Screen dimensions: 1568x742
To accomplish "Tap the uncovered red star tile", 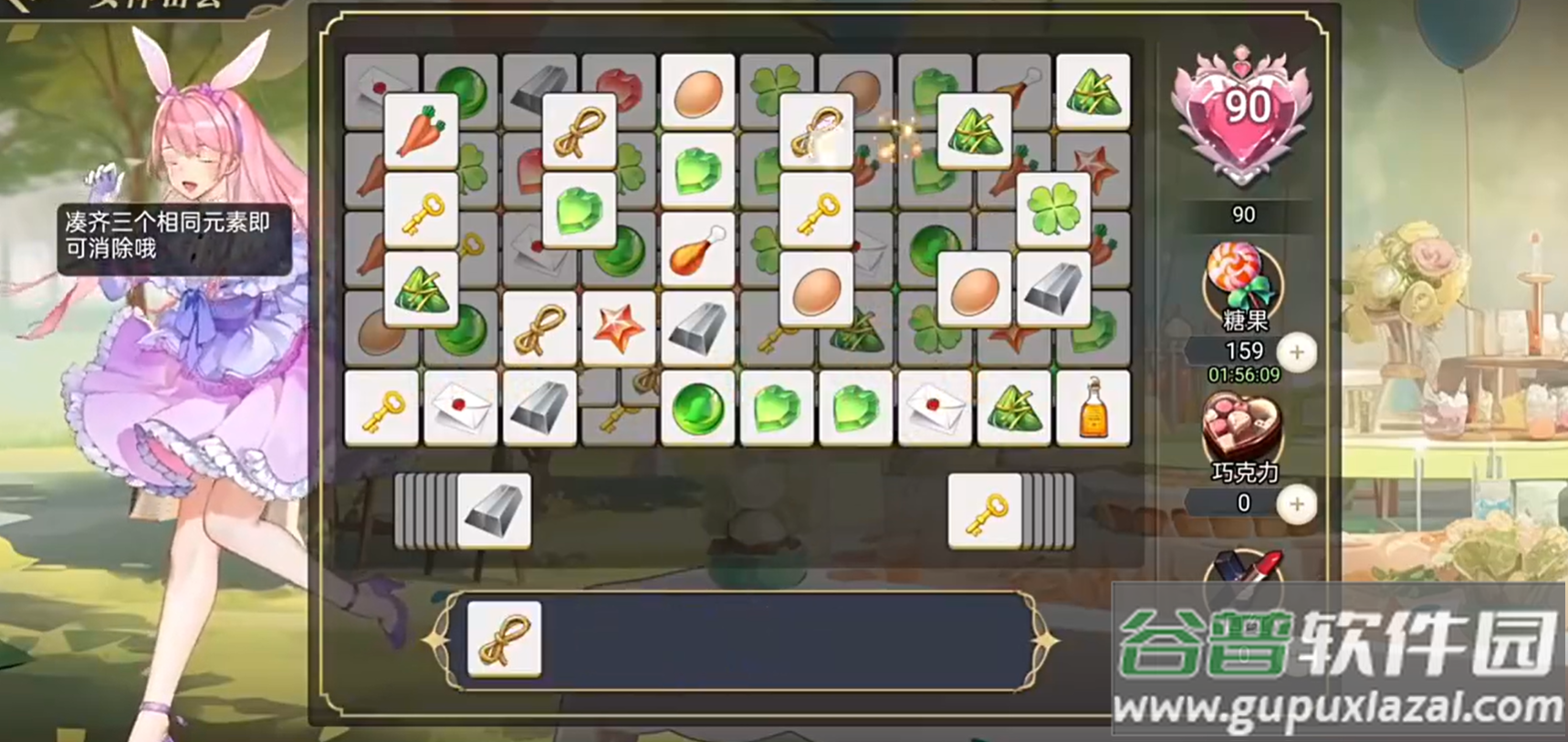I will [x=619, y=329].
